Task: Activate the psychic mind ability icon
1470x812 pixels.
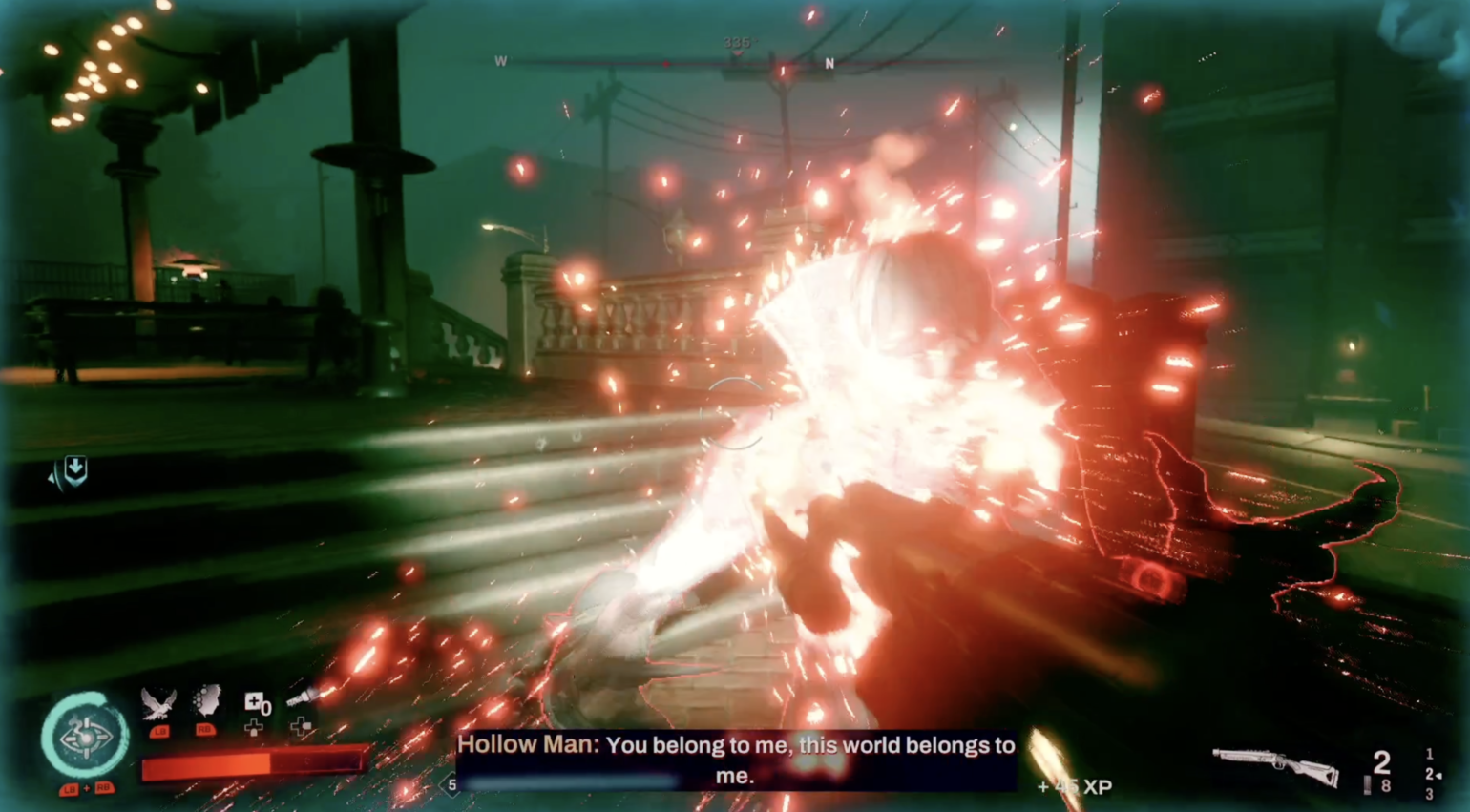Action: [206, 700]
